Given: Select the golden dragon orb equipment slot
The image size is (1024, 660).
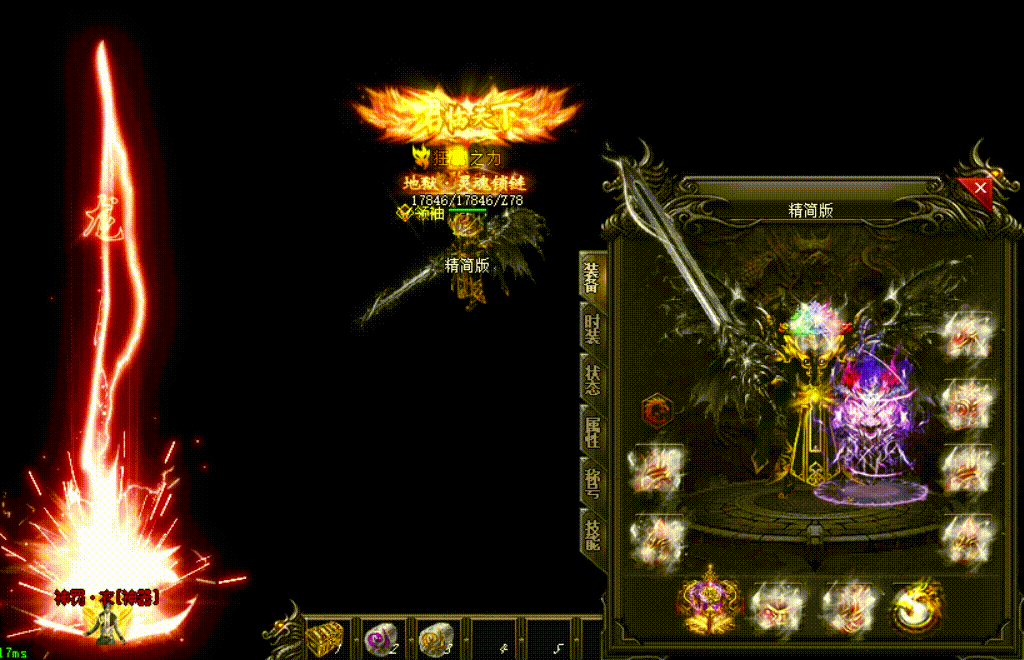Looking at the screenshot, I should pyautogui.click(x=915, y=605).
